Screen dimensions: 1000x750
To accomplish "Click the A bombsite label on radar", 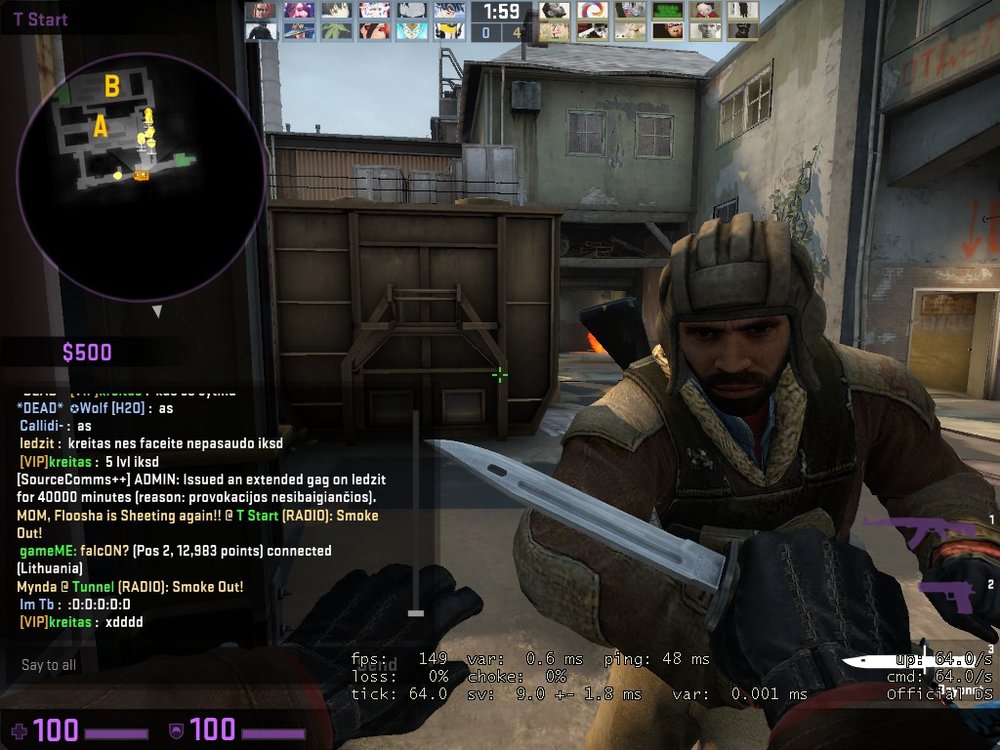I will tap(101, 127).
